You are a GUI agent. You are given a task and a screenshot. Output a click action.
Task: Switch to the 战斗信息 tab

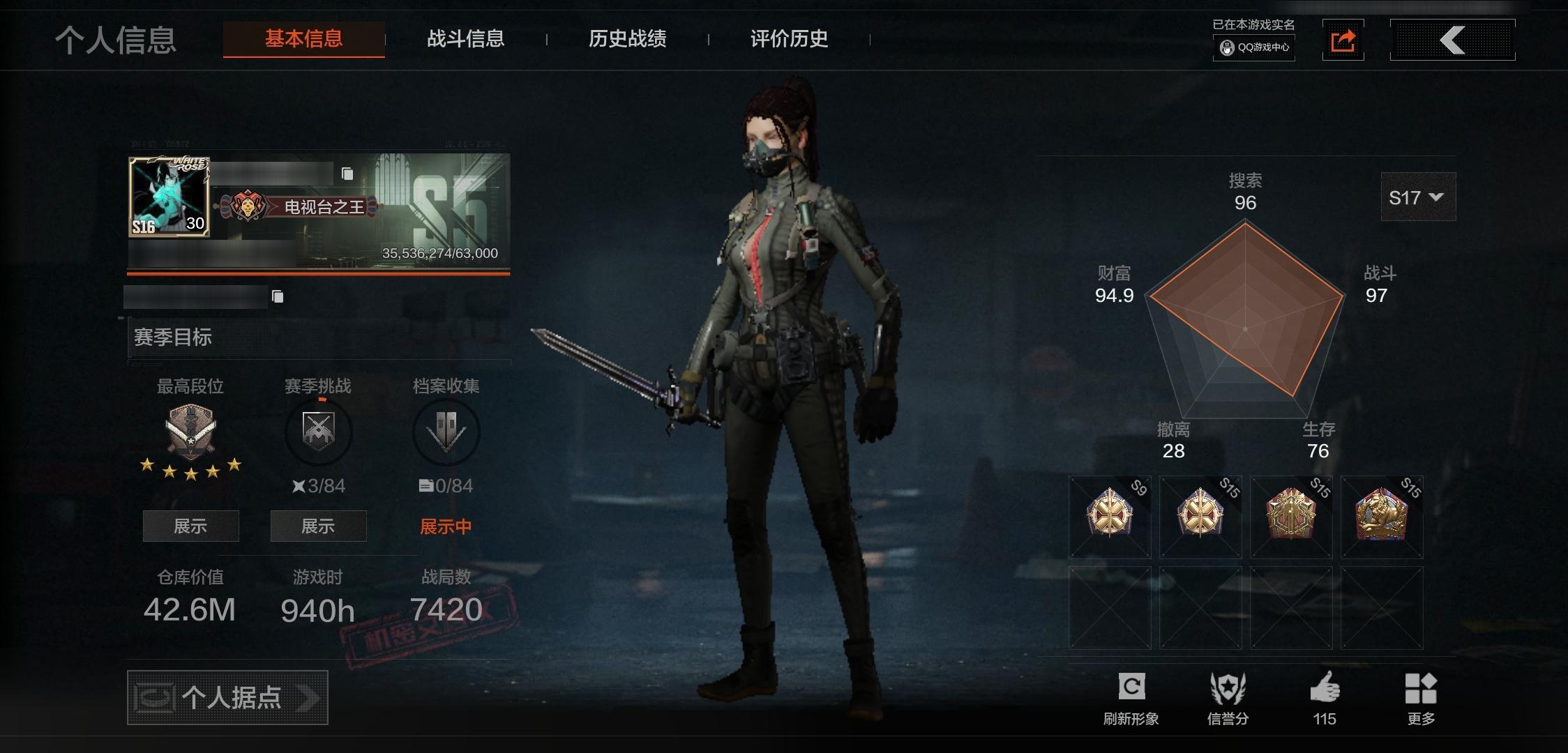point(466,40)
